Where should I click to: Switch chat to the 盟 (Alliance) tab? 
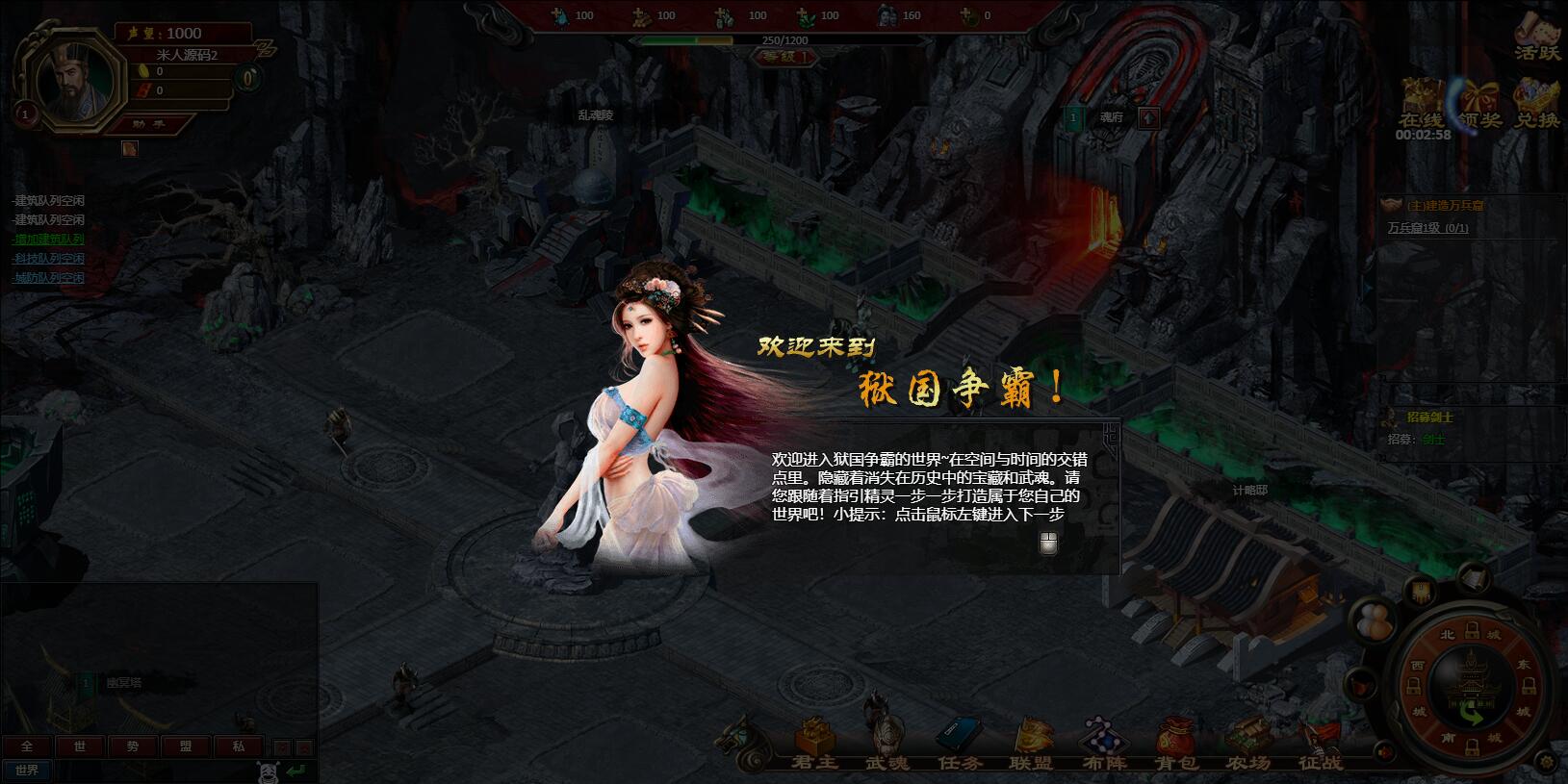click(x=186, y=746)
